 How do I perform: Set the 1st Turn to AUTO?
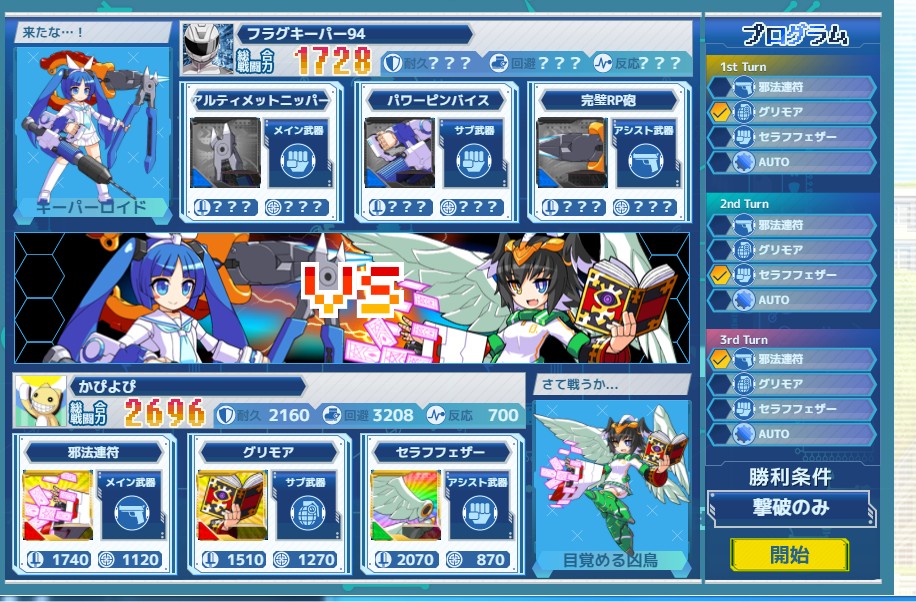click(792, 161)
